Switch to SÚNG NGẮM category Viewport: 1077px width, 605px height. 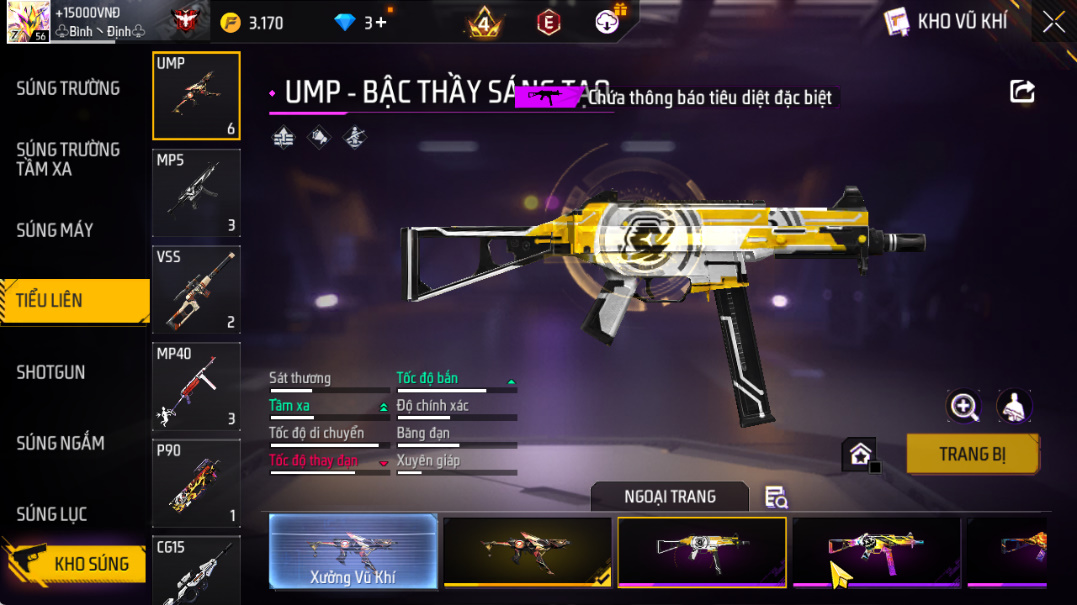pyautogui.click(x=61, y=443)
